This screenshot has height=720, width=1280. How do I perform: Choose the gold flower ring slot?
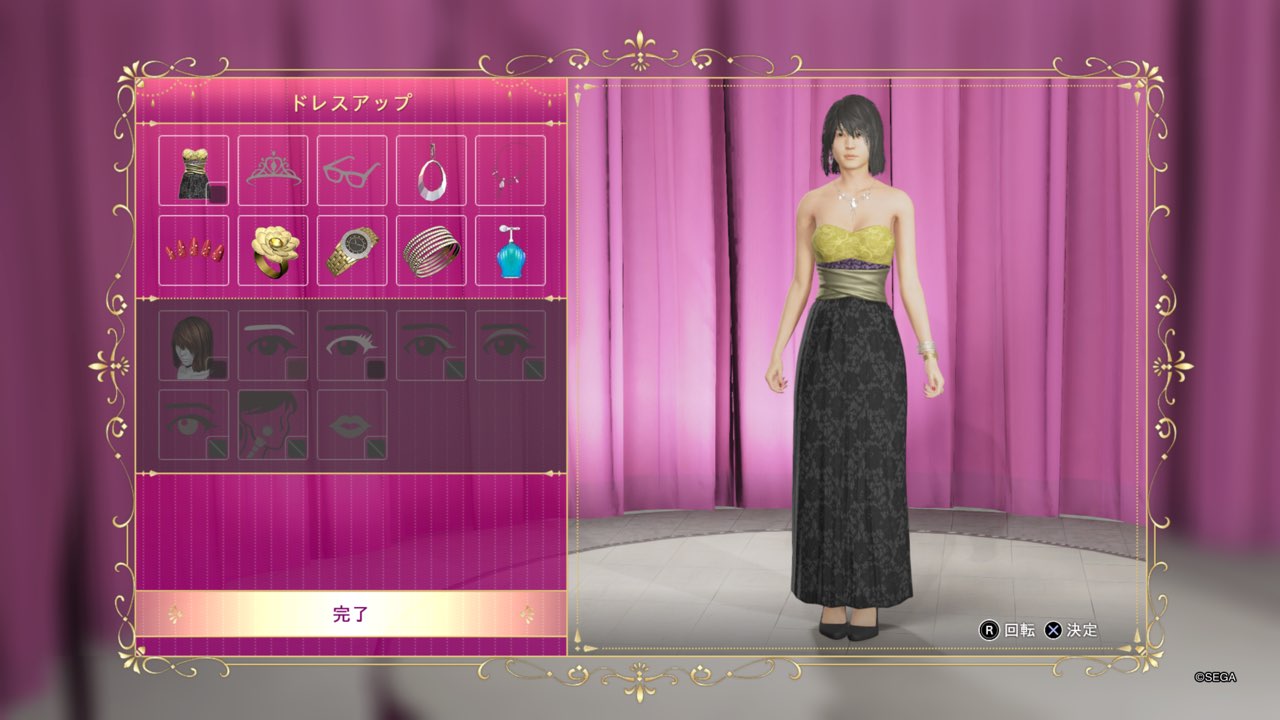pos(273,251)
